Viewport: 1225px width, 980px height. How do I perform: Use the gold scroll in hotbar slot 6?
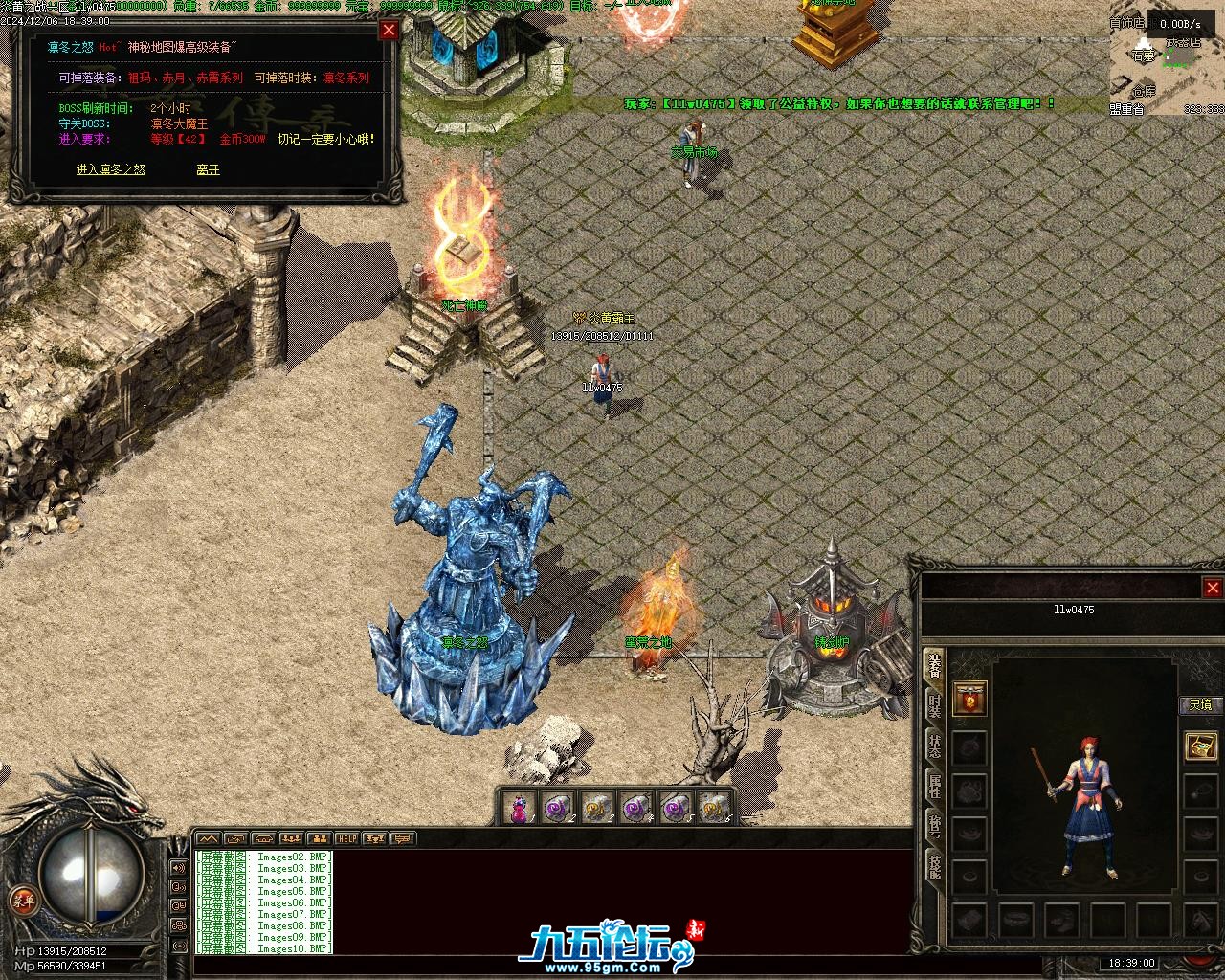click(712, 809)
